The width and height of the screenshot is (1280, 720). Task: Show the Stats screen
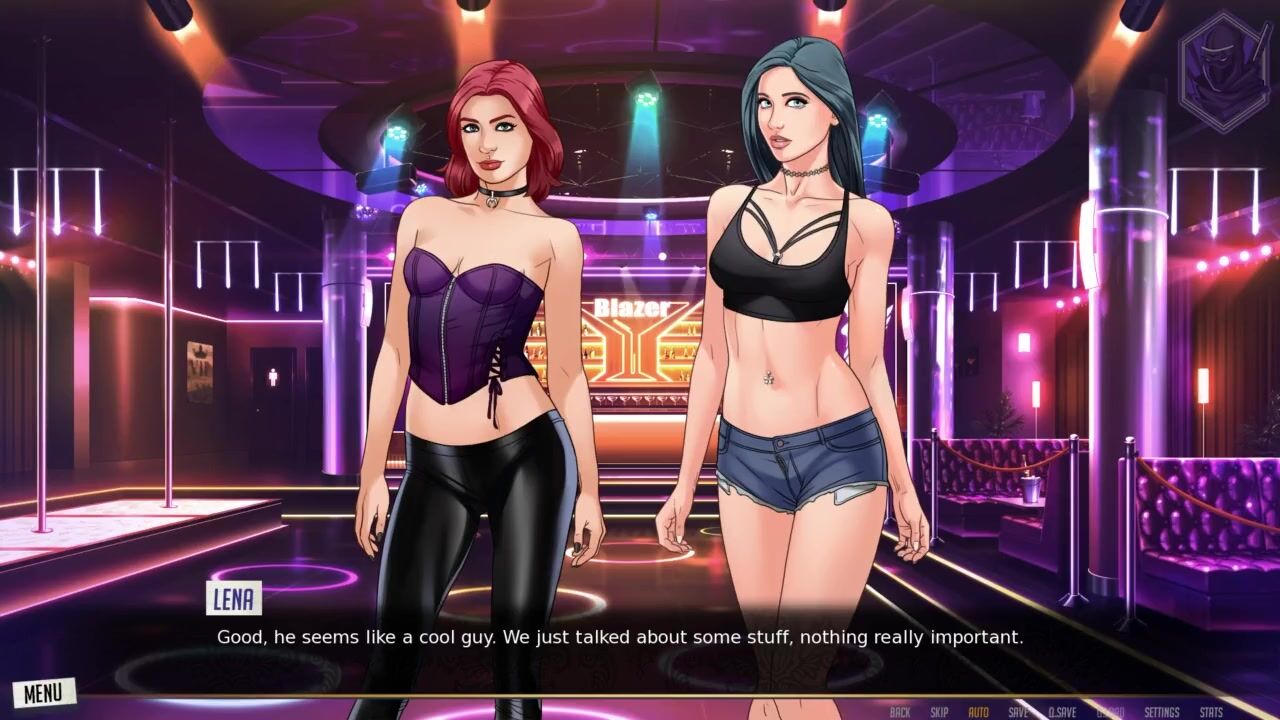[x=1211, y=712]
